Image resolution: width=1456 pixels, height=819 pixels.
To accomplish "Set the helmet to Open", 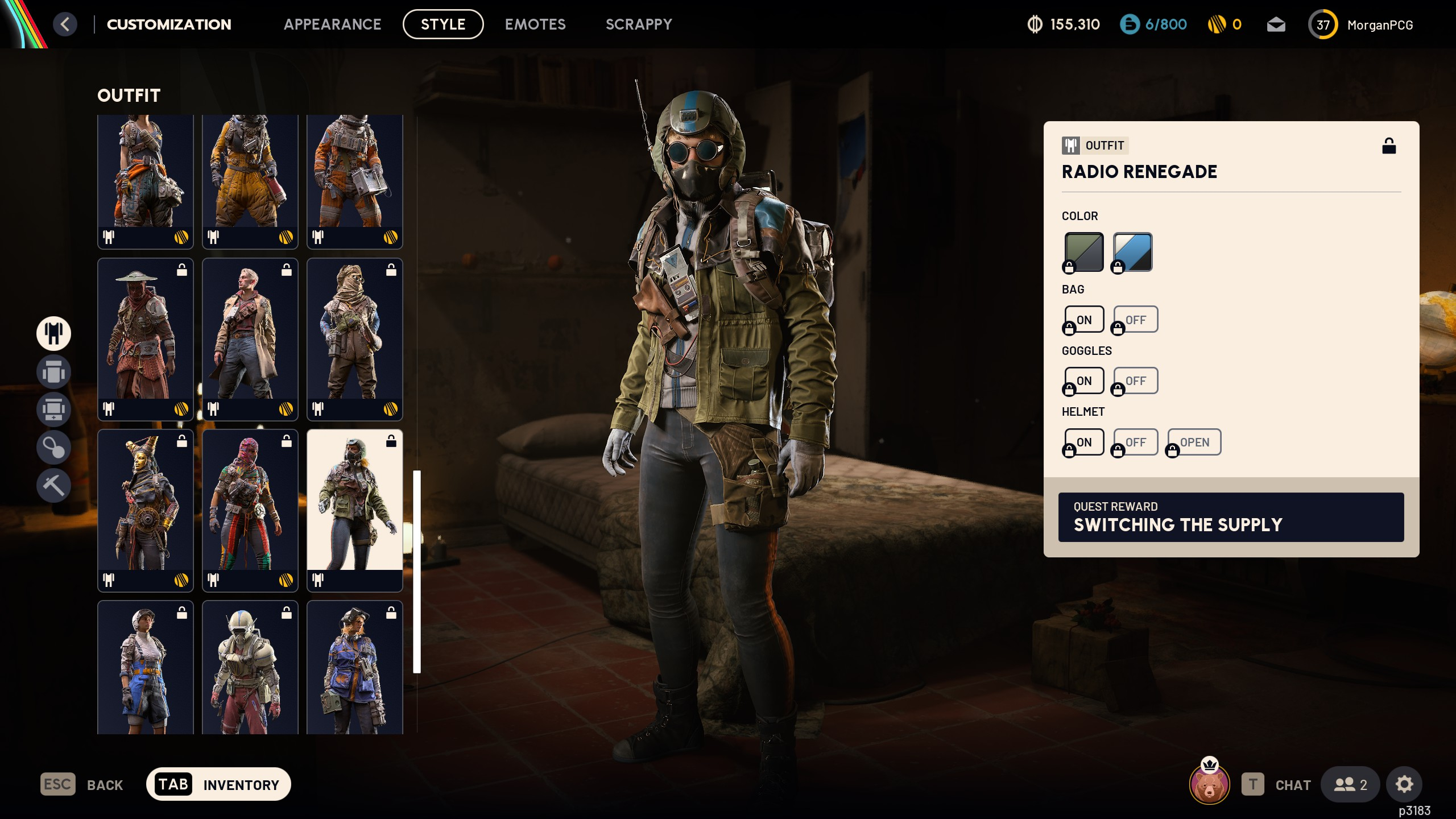I will 1194,442.
